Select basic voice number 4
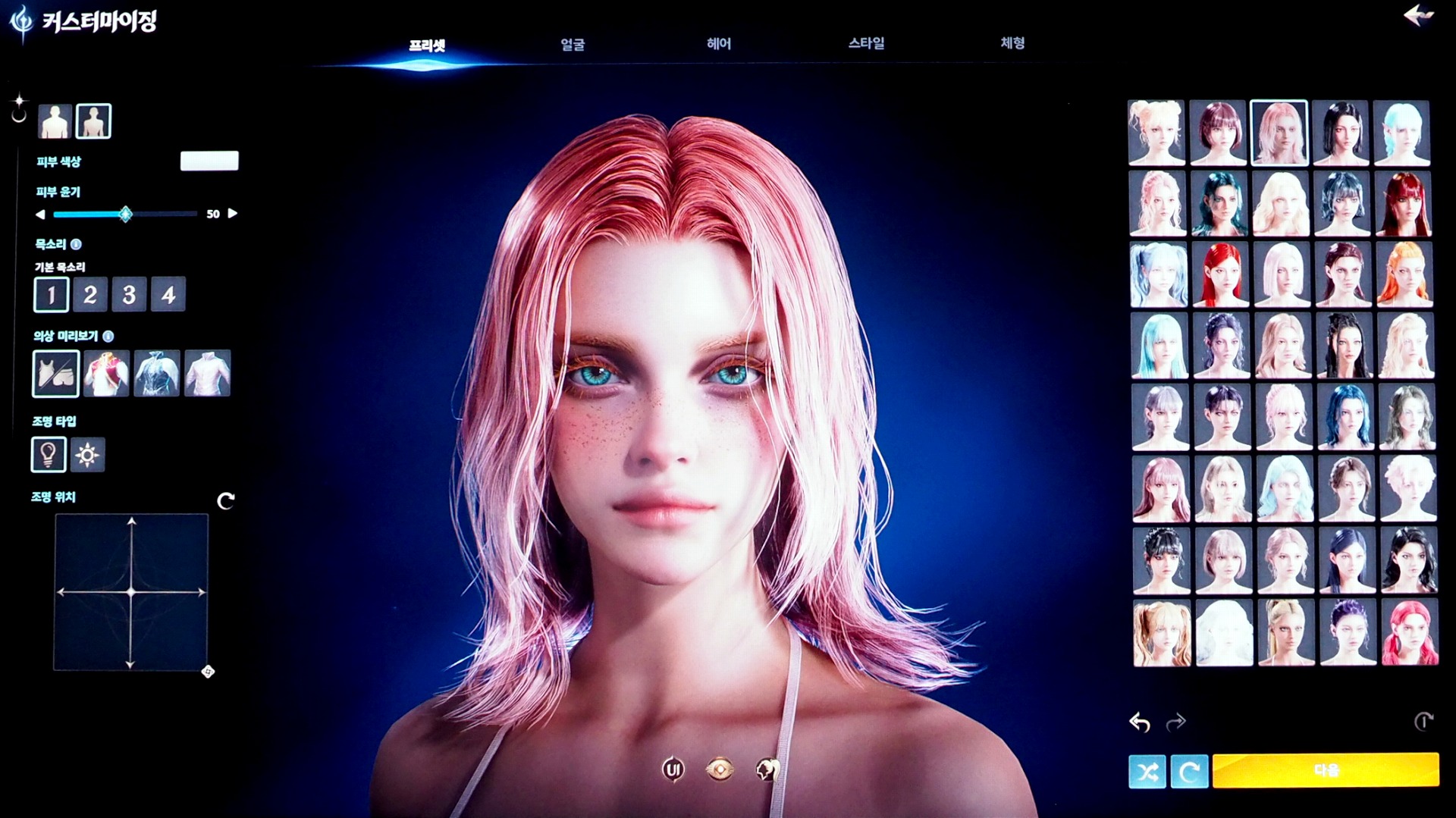The height and width of the screenshot is (818, 1456). click(168, 294)
